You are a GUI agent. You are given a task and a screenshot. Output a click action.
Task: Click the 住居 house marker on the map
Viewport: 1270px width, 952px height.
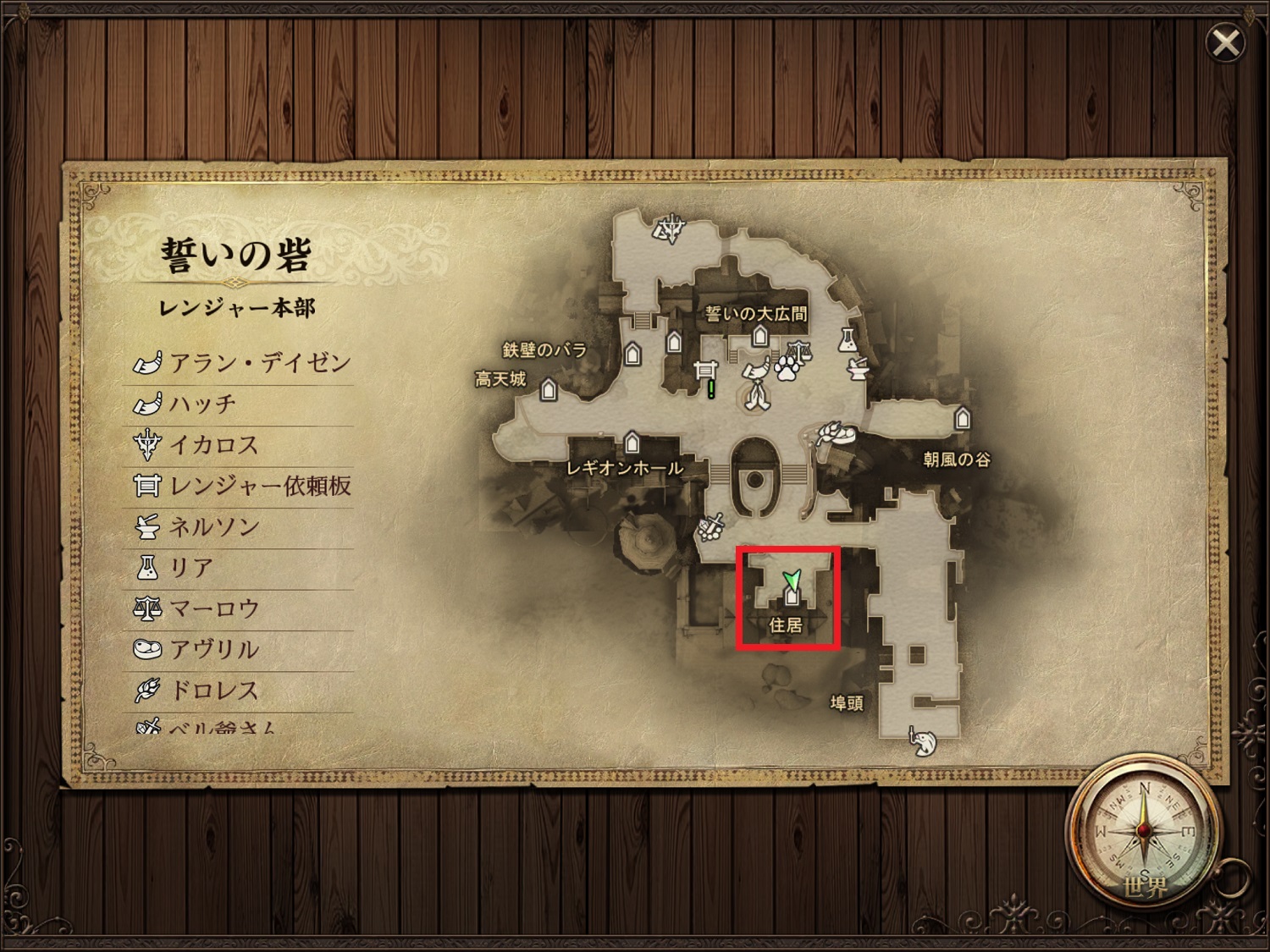792,597
